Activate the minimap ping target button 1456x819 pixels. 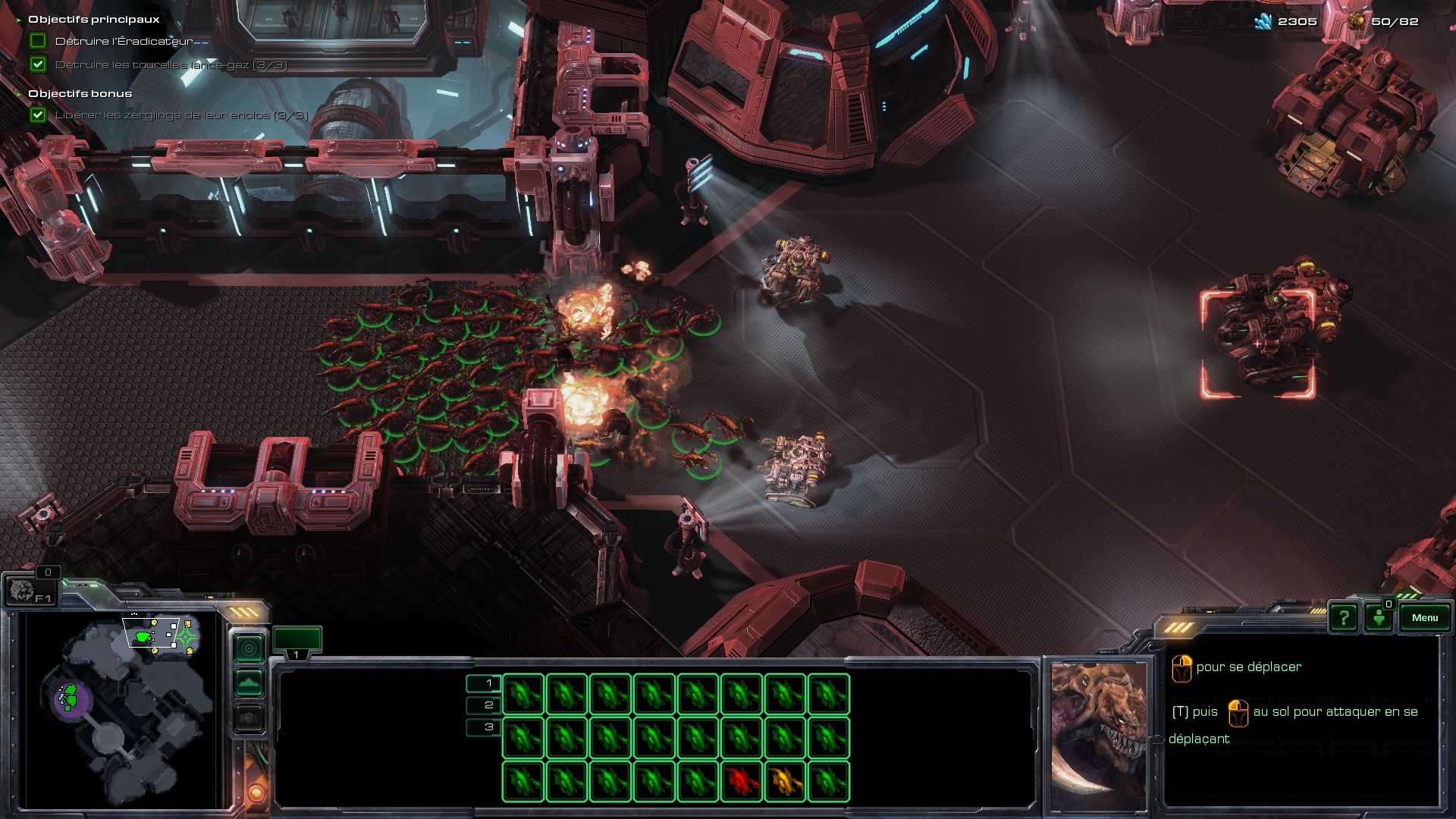249,648
